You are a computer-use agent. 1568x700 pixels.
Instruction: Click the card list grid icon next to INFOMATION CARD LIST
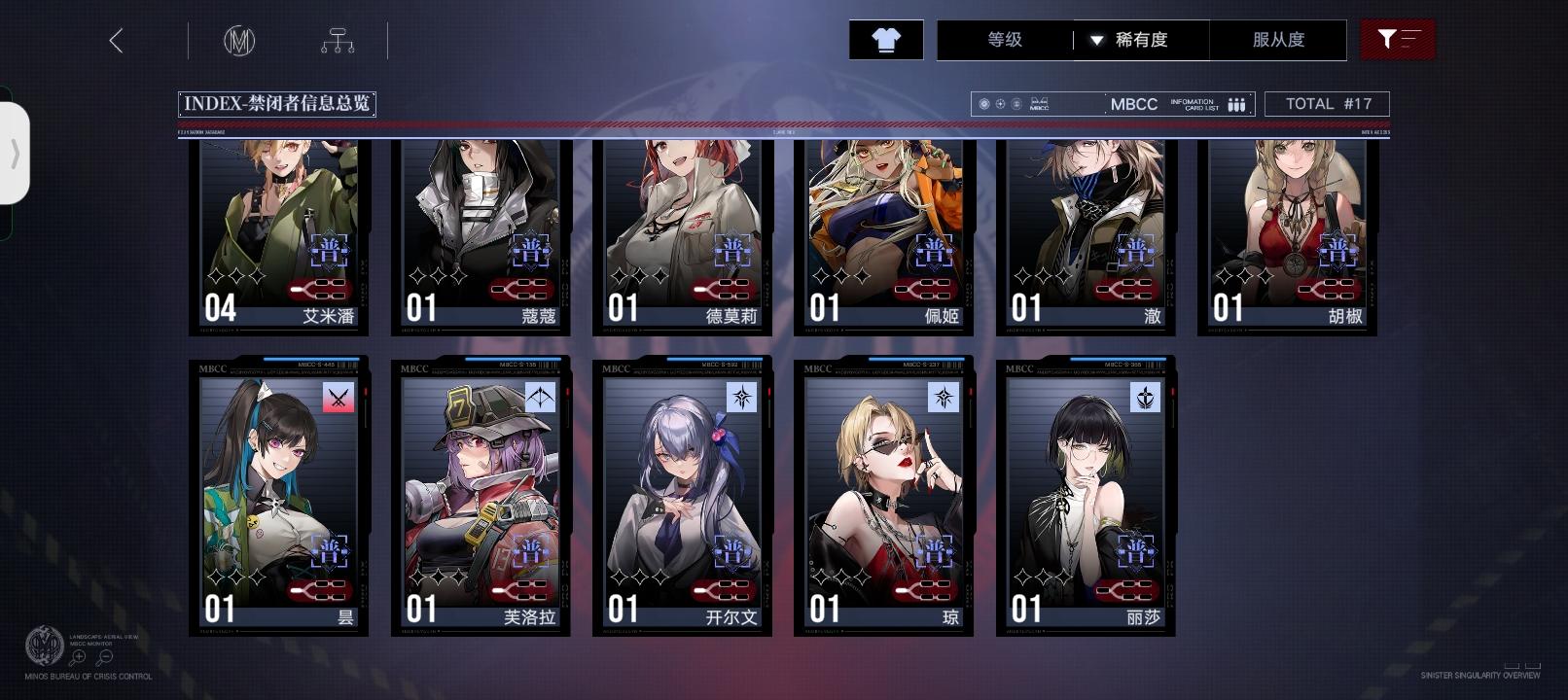tap(1235, 103)
